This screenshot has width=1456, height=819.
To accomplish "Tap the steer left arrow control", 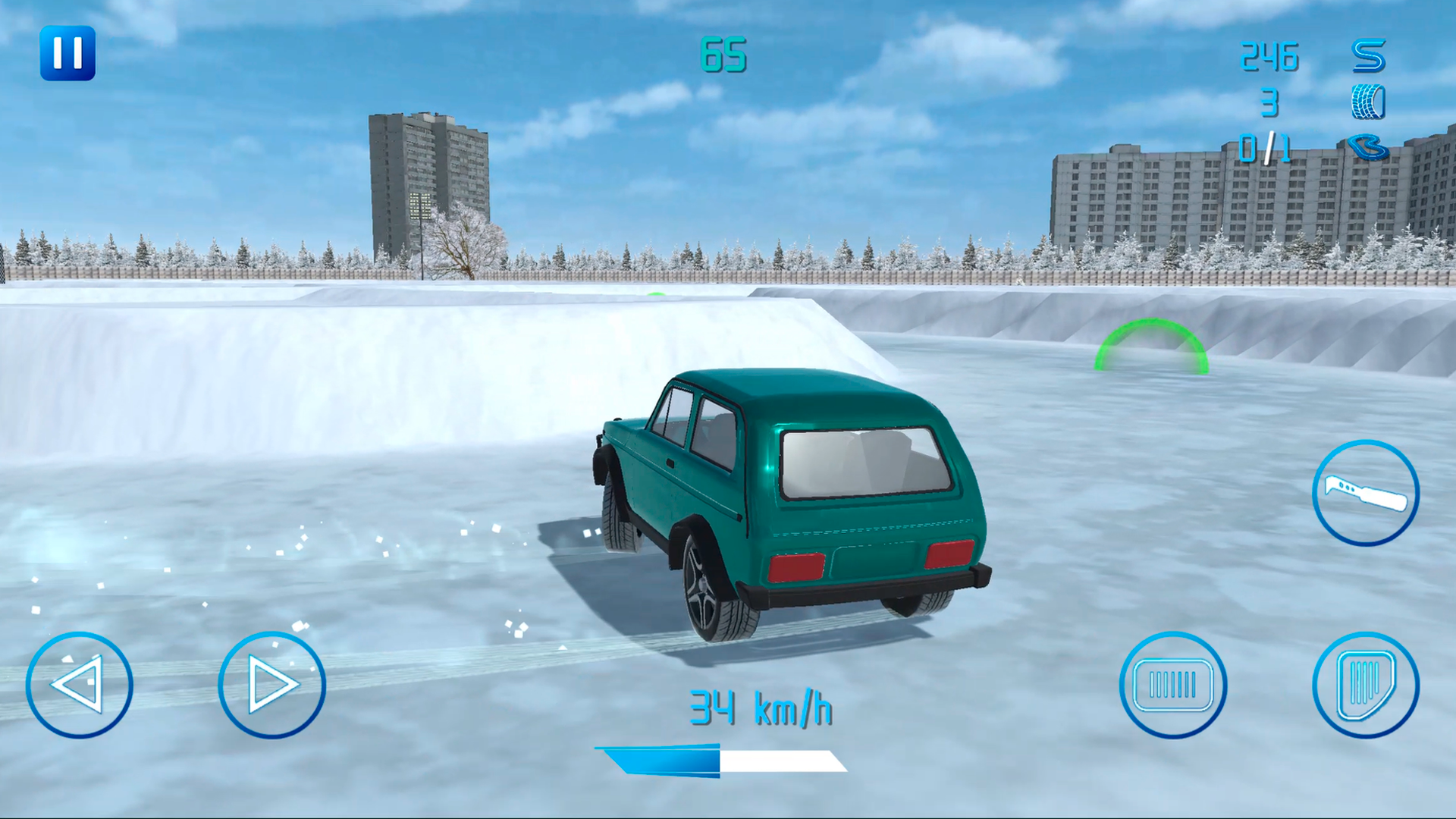I will (x=80, y=685).
